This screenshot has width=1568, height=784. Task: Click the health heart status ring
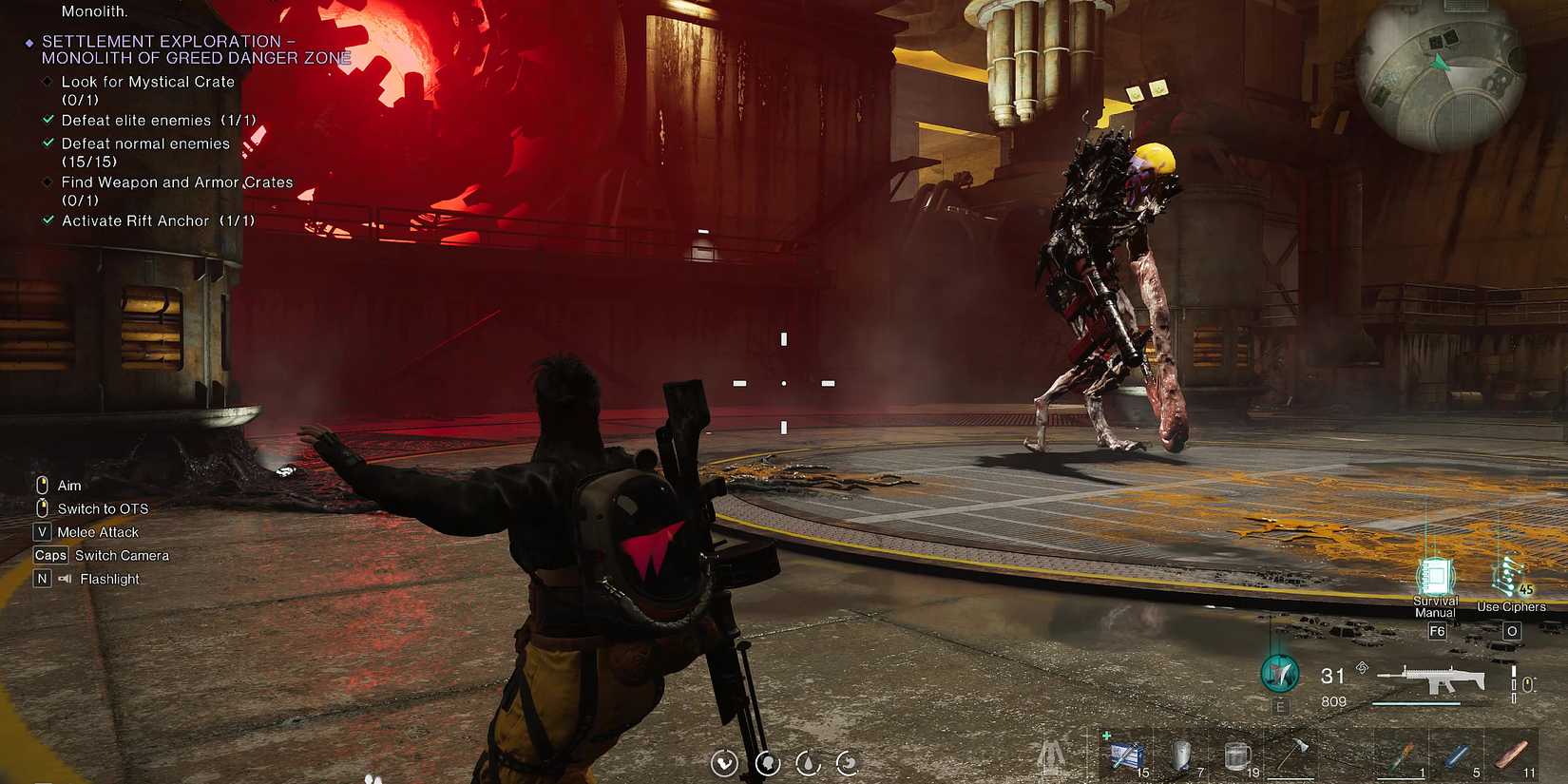(725, 761)
